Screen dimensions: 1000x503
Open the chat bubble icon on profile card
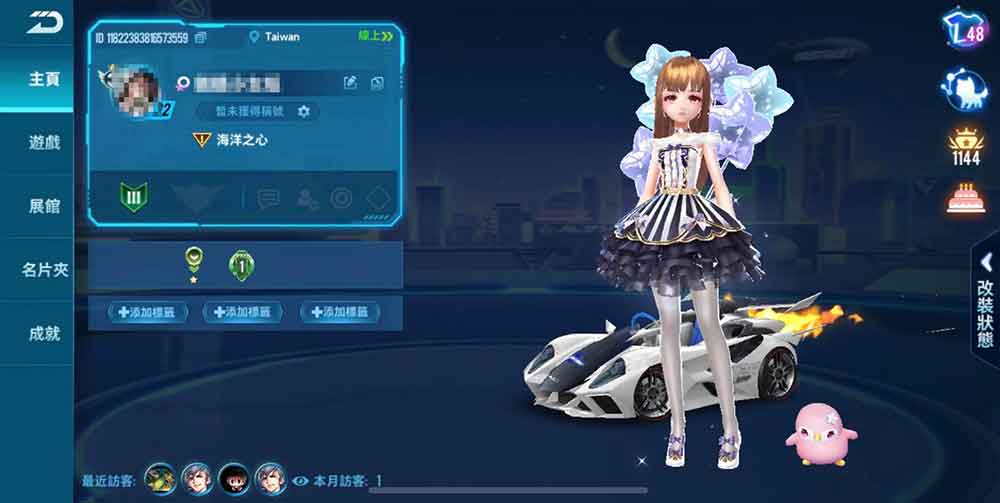point(267,198)
